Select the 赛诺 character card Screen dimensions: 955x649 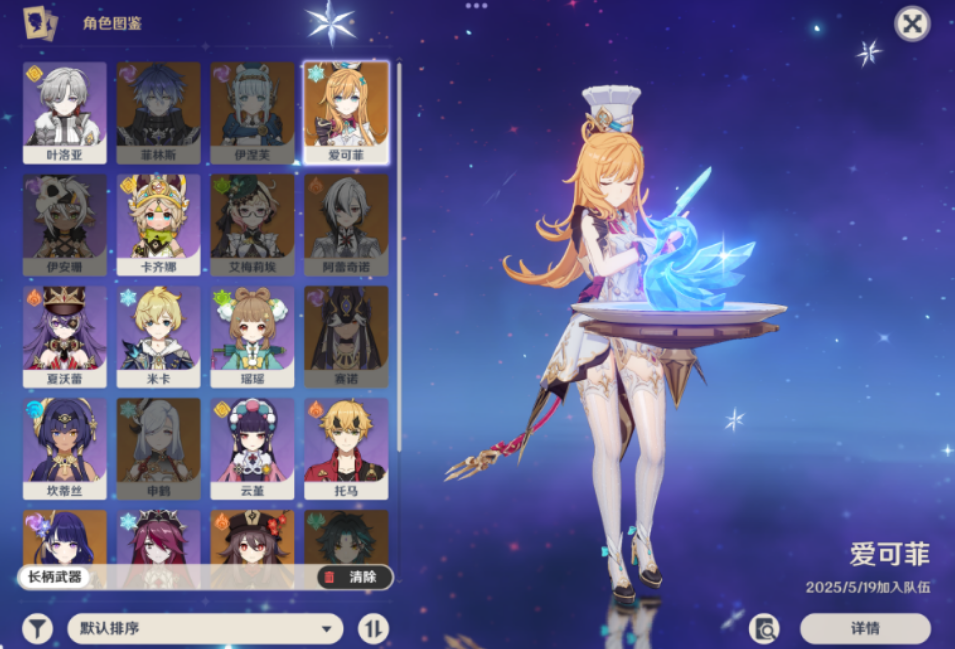(x=346, y=337)
